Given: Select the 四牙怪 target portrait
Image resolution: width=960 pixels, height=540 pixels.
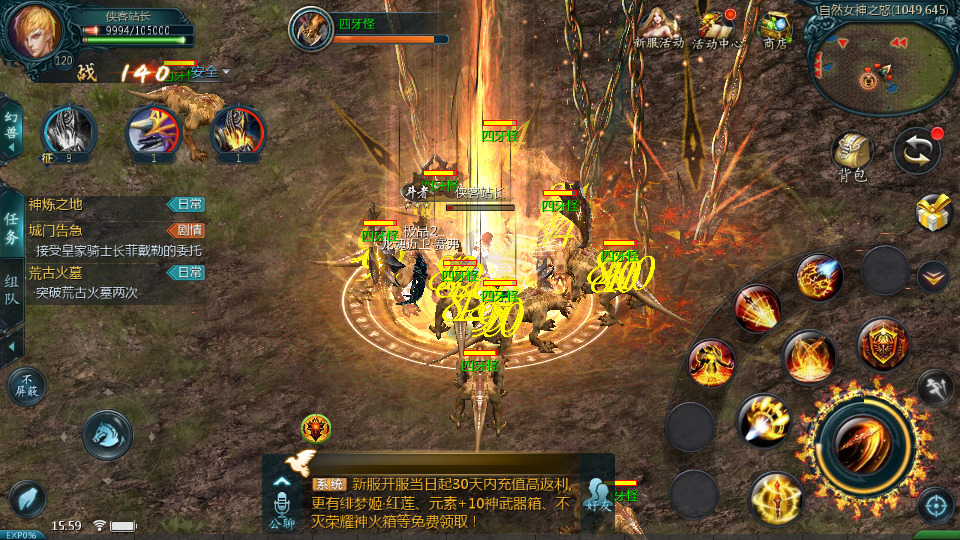Looking at the screenshot, I should (311, 28).
